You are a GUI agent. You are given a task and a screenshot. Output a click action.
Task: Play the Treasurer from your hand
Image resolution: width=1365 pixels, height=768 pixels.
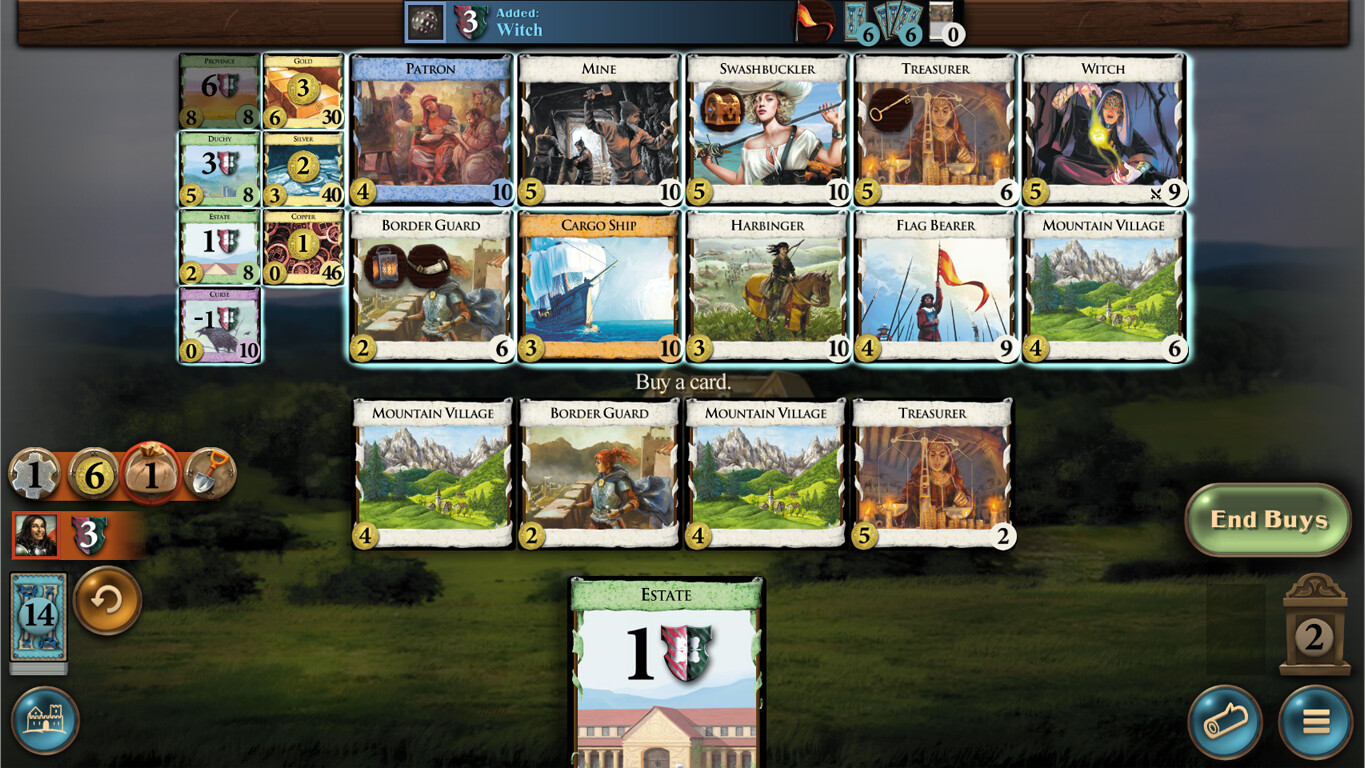coord(932,470)
